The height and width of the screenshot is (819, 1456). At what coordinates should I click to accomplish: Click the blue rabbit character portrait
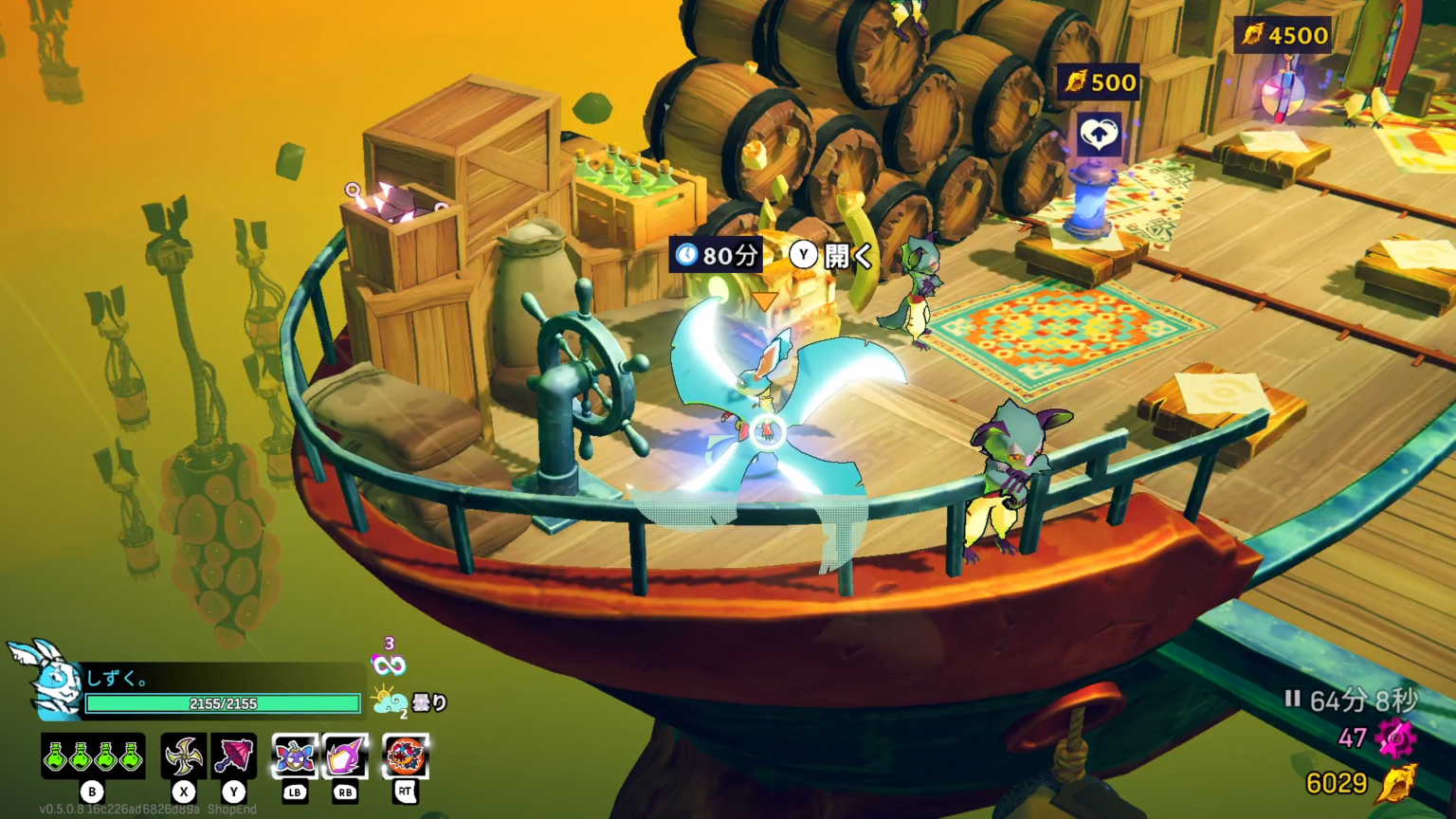(44, 679)
